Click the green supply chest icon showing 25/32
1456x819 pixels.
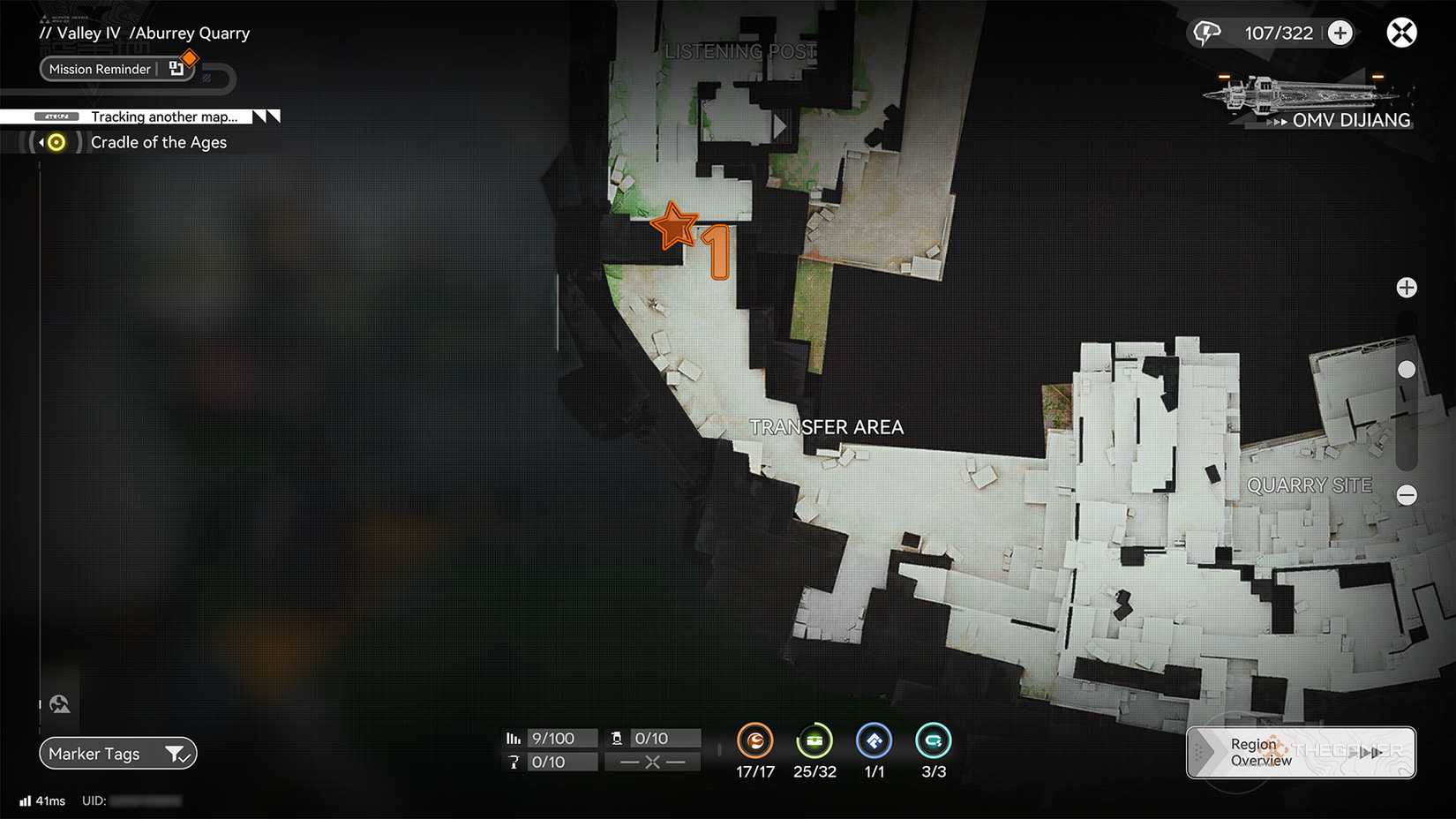814,741
